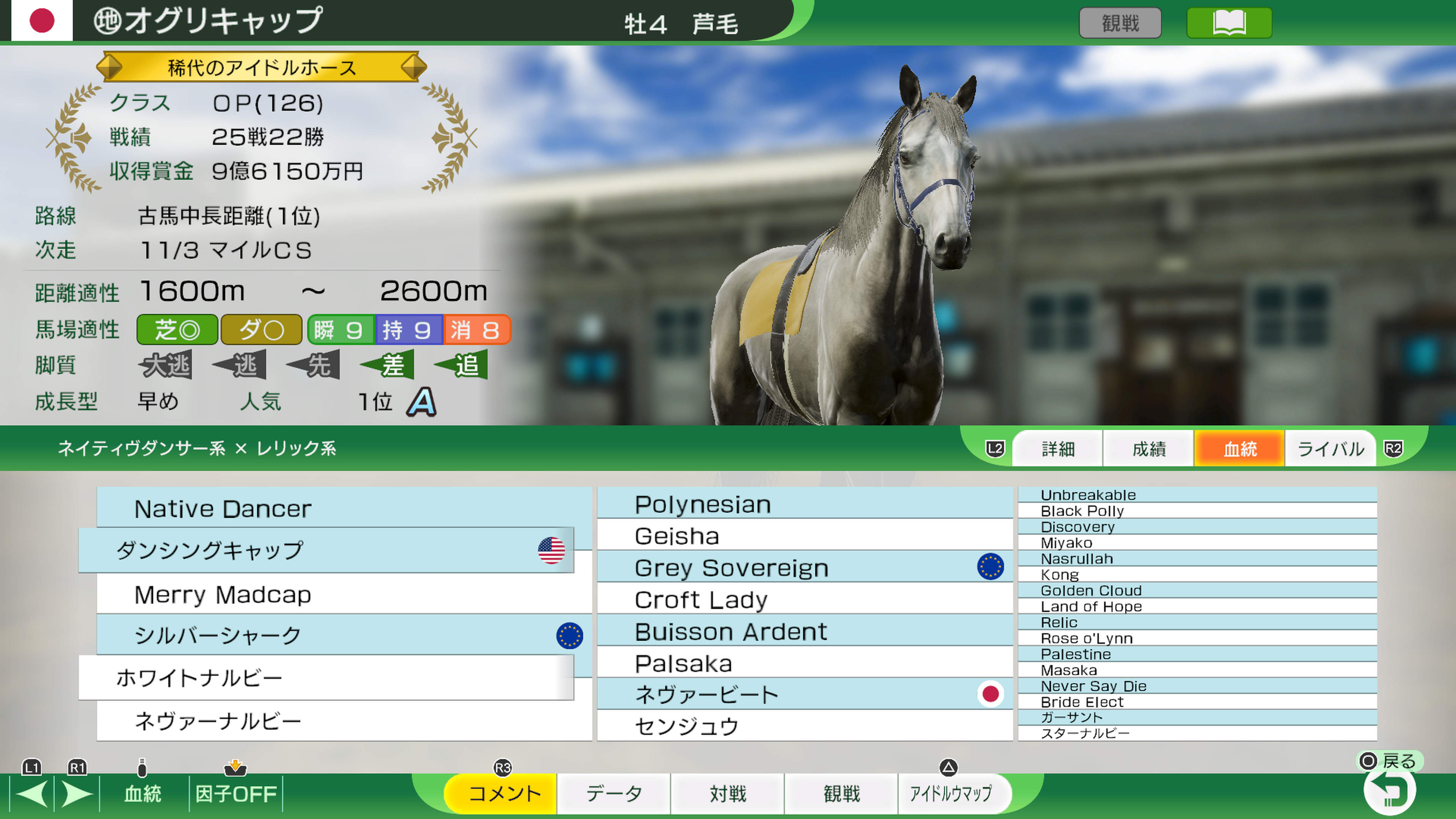
Task: Toggle the 芝◎ turf aptitude badge
Action: [x=176, y=329]
